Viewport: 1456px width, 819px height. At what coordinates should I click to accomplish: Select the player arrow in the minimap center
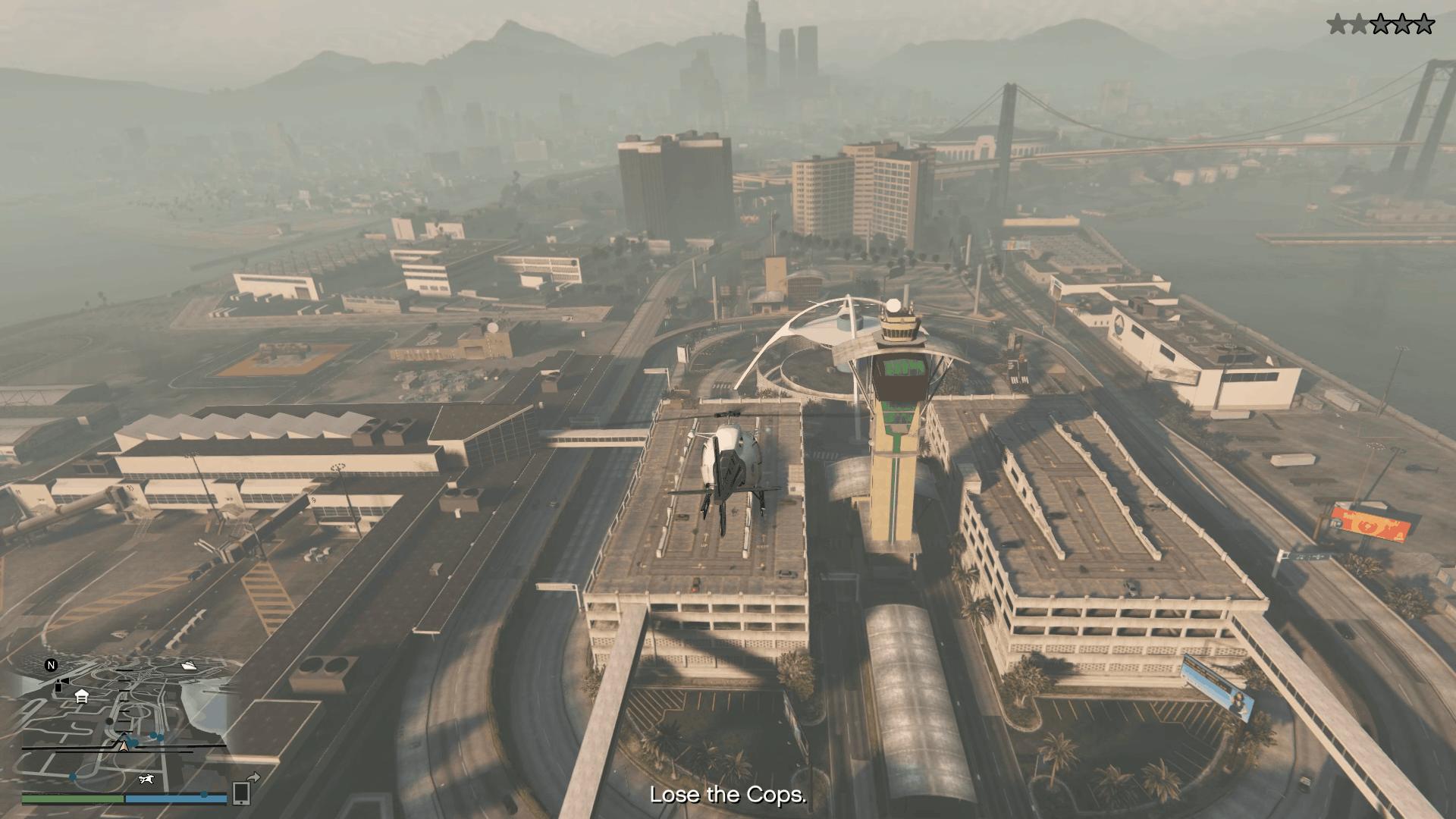(124, 746)
